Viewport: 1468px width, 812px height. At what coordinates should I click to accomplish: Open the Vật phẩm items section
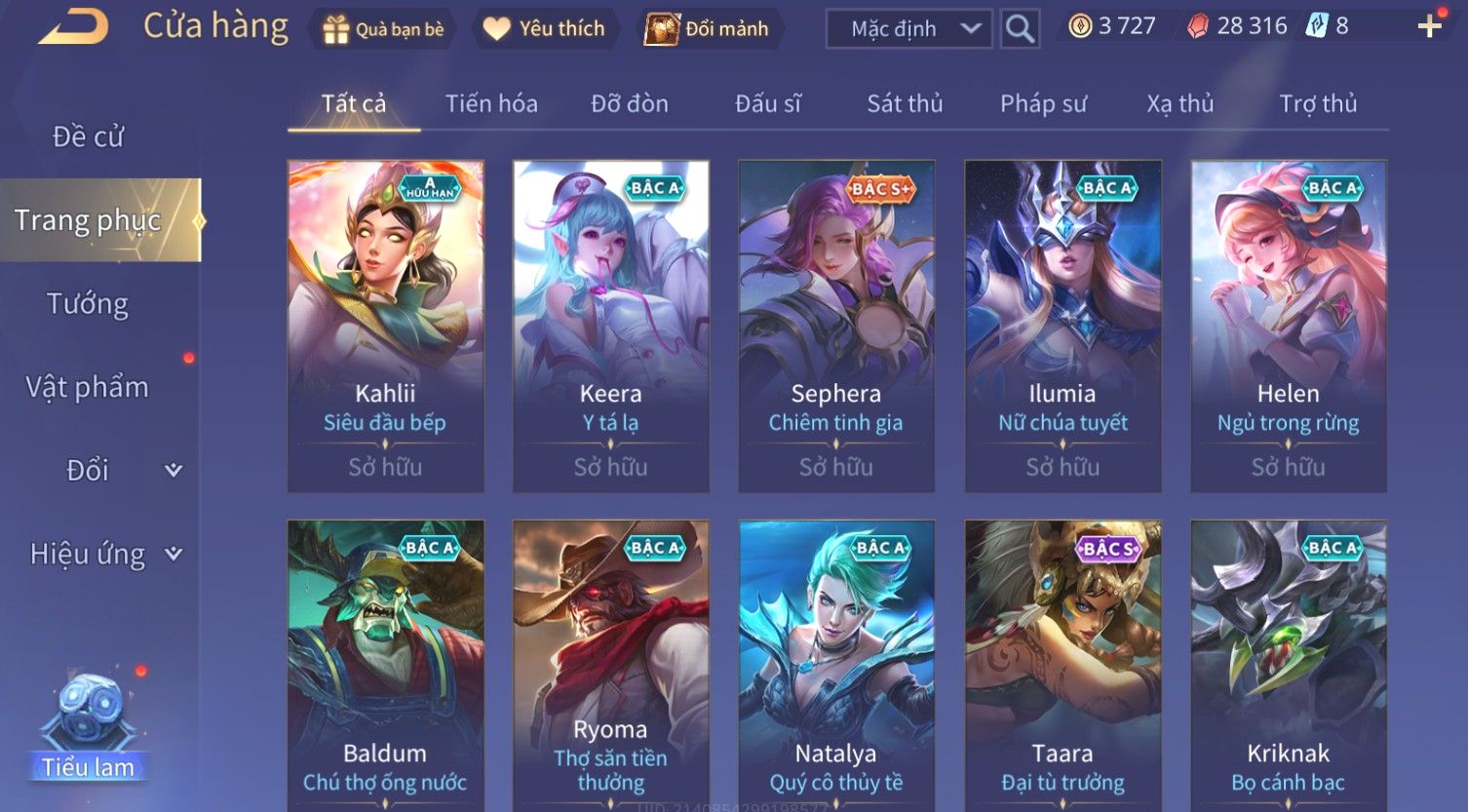click(88, 387)
